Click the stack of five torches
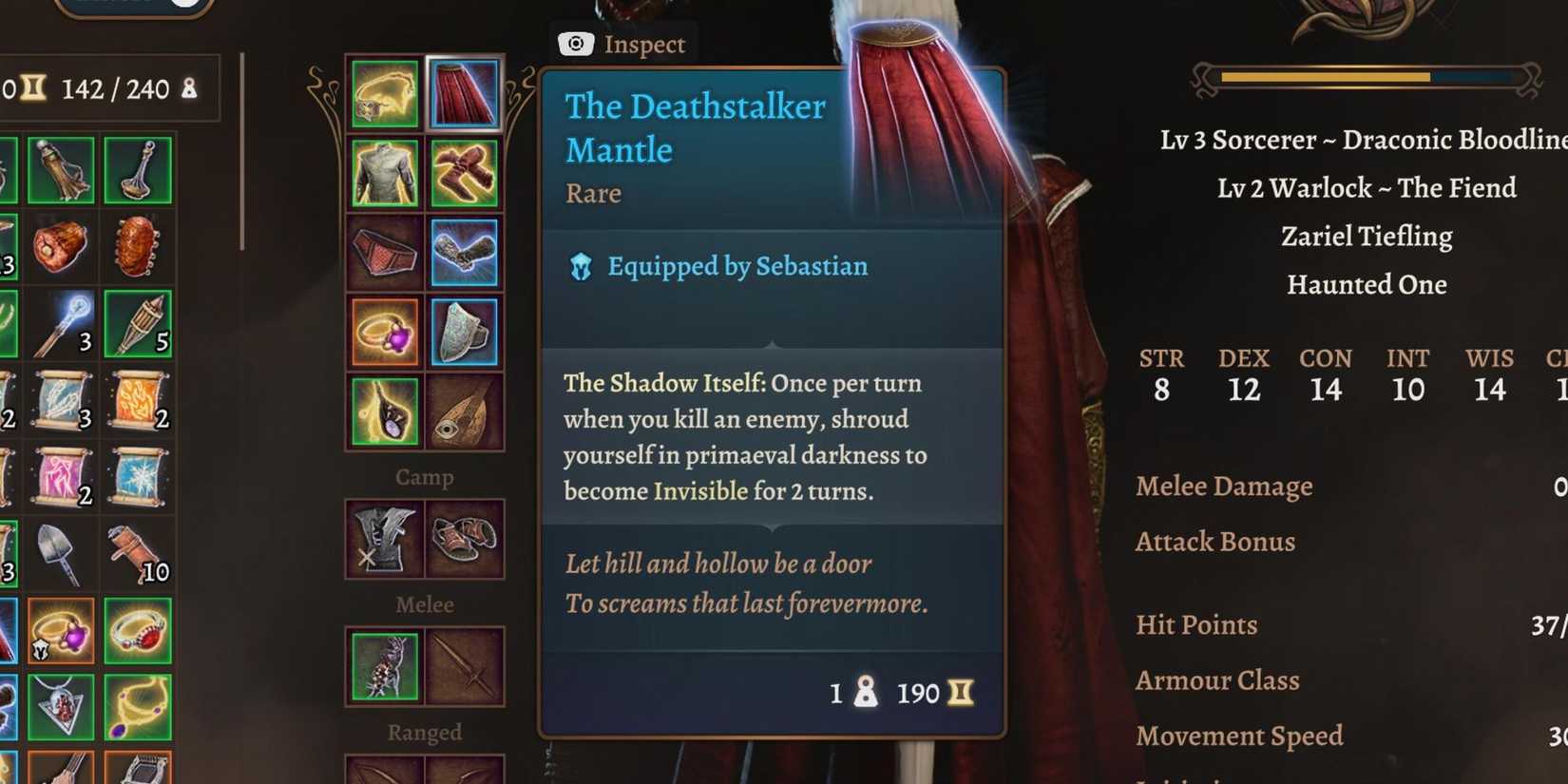The width and height of the screenshot is (1568, 784). pos(138,323)
